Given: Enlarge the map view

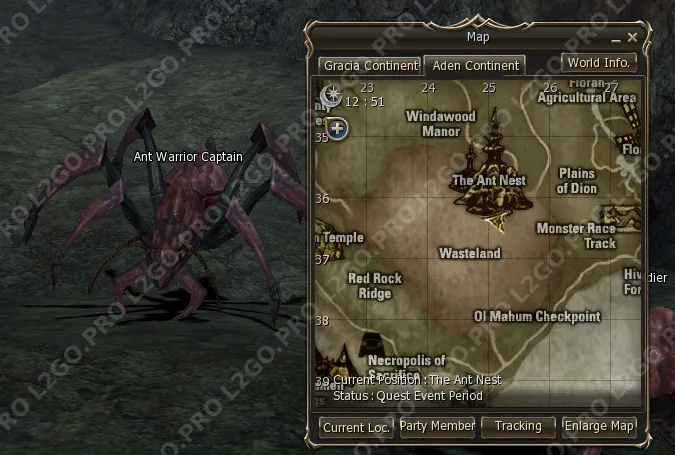Looking at the screenshot, I should coord(600,426).
